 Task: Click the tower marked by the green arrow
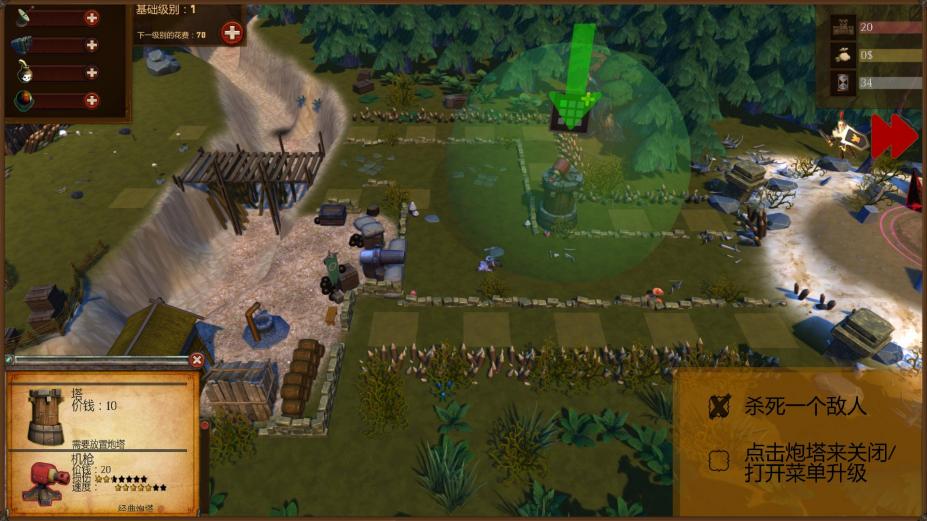560,195
